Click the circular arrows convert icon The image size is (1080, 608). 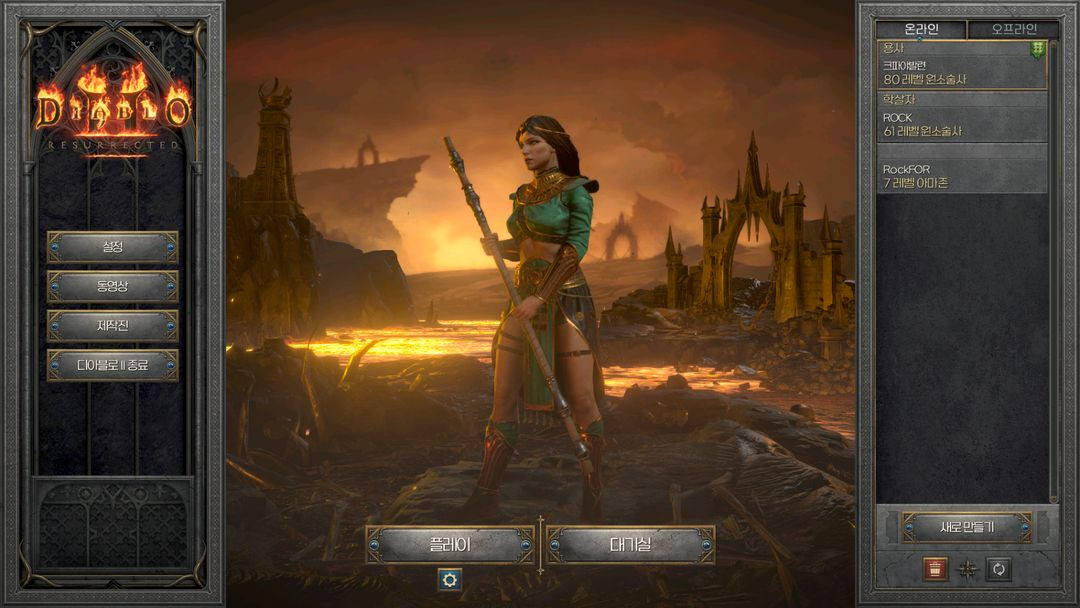click(998, 569)
